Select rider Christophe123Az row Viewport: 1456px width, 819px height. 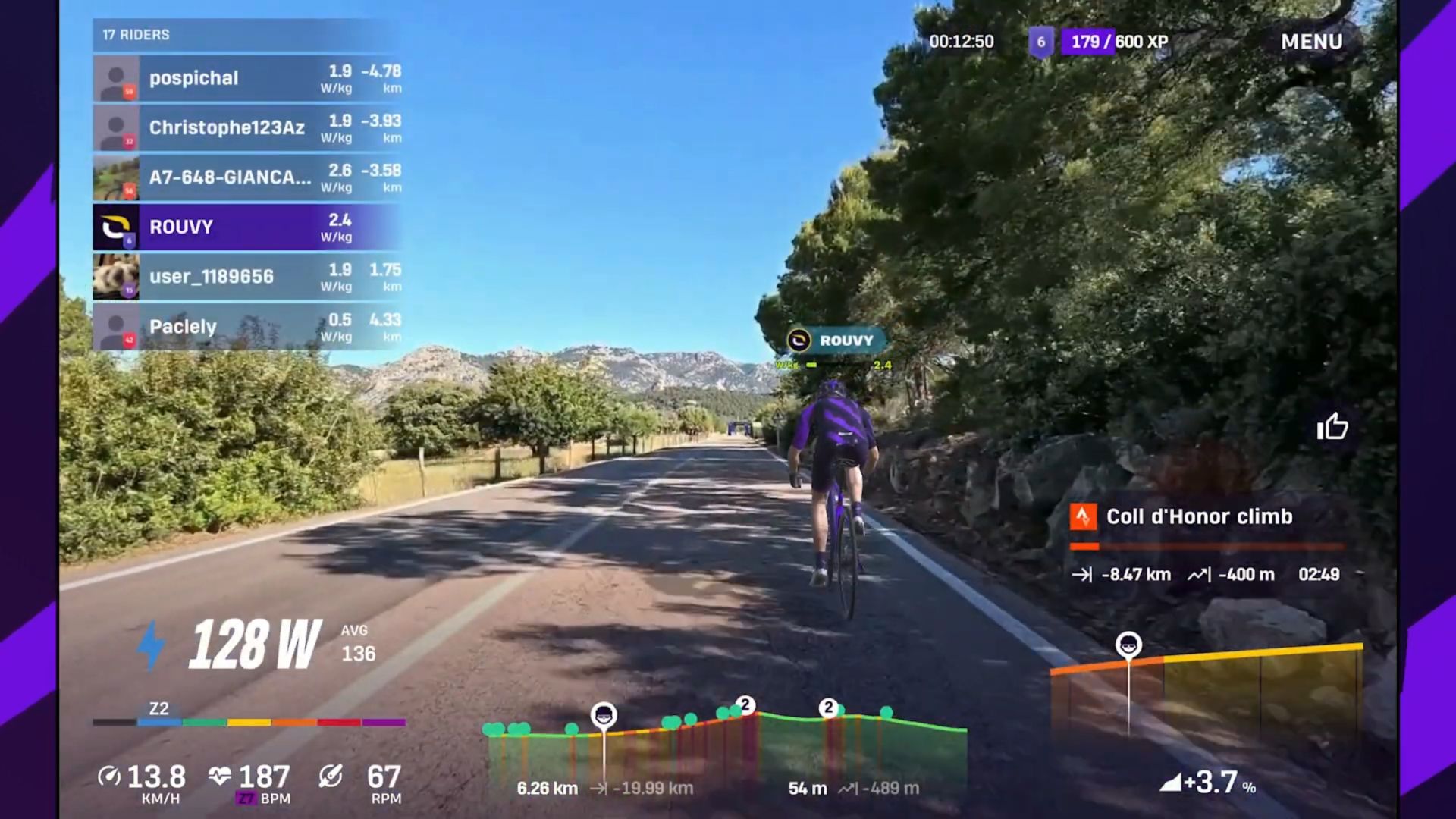(x=247, y=127)
